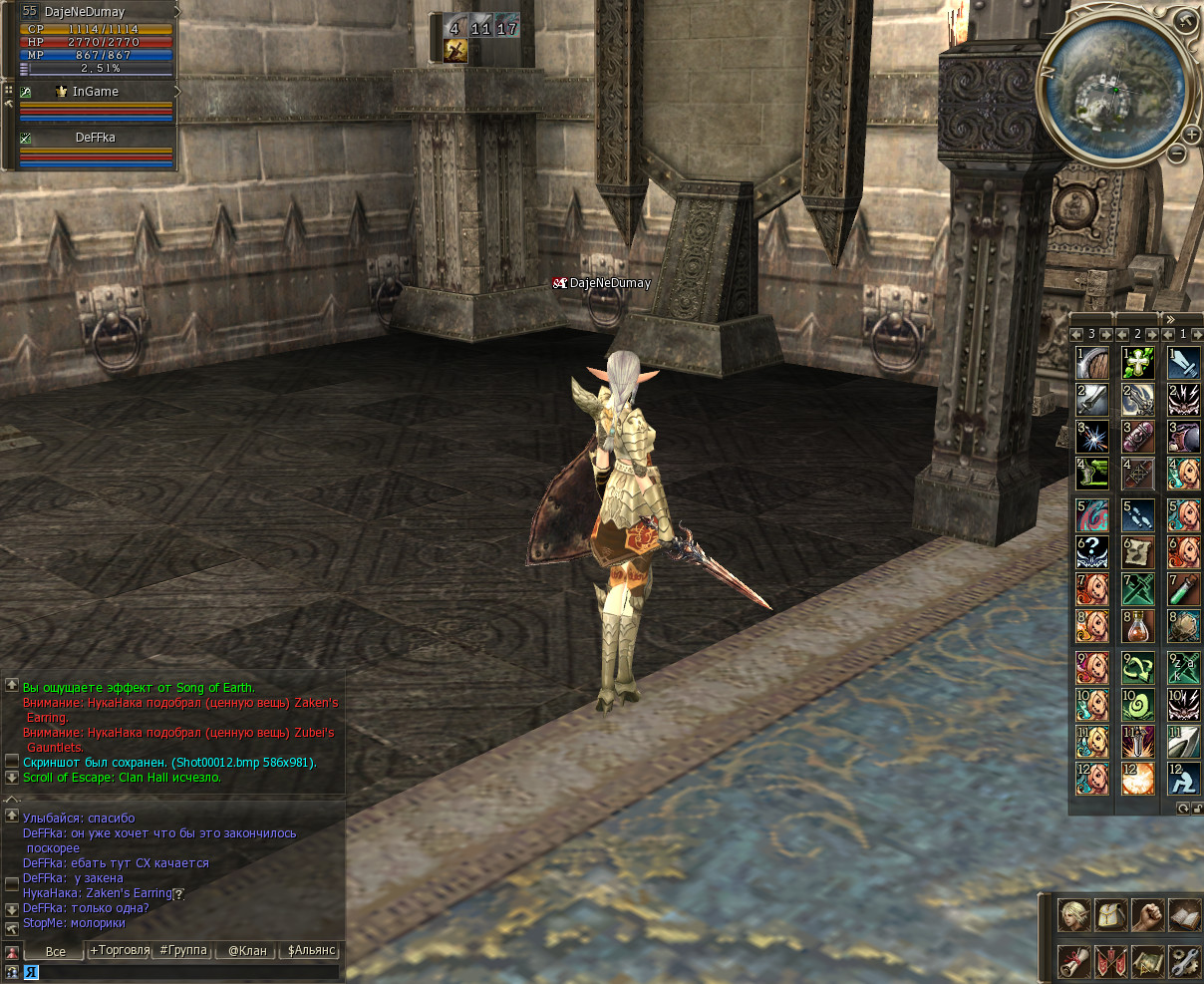Open the quest scroll icon
The width and height of the screenshot is (1204, 984).
(1073, 962)
